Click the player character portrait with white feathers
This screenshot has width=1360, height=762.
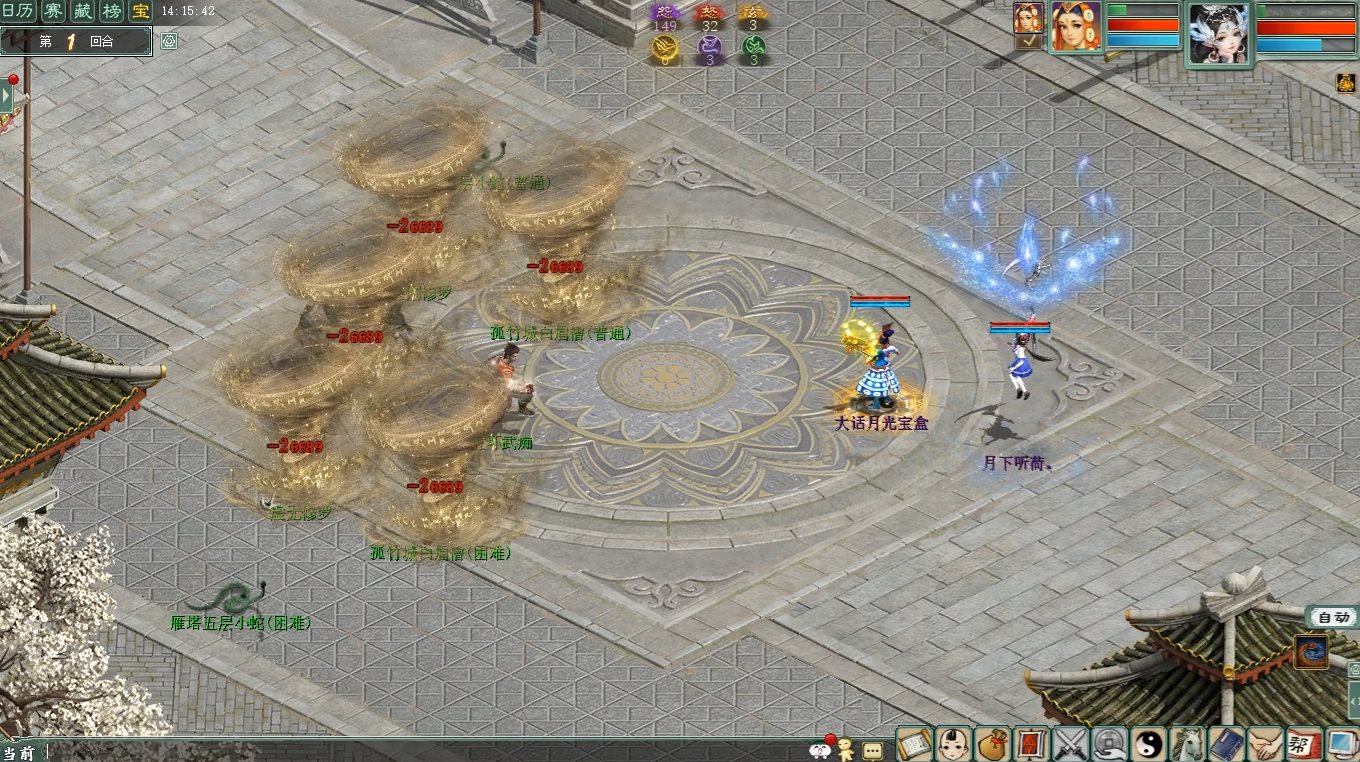[x=1218, y=33]
